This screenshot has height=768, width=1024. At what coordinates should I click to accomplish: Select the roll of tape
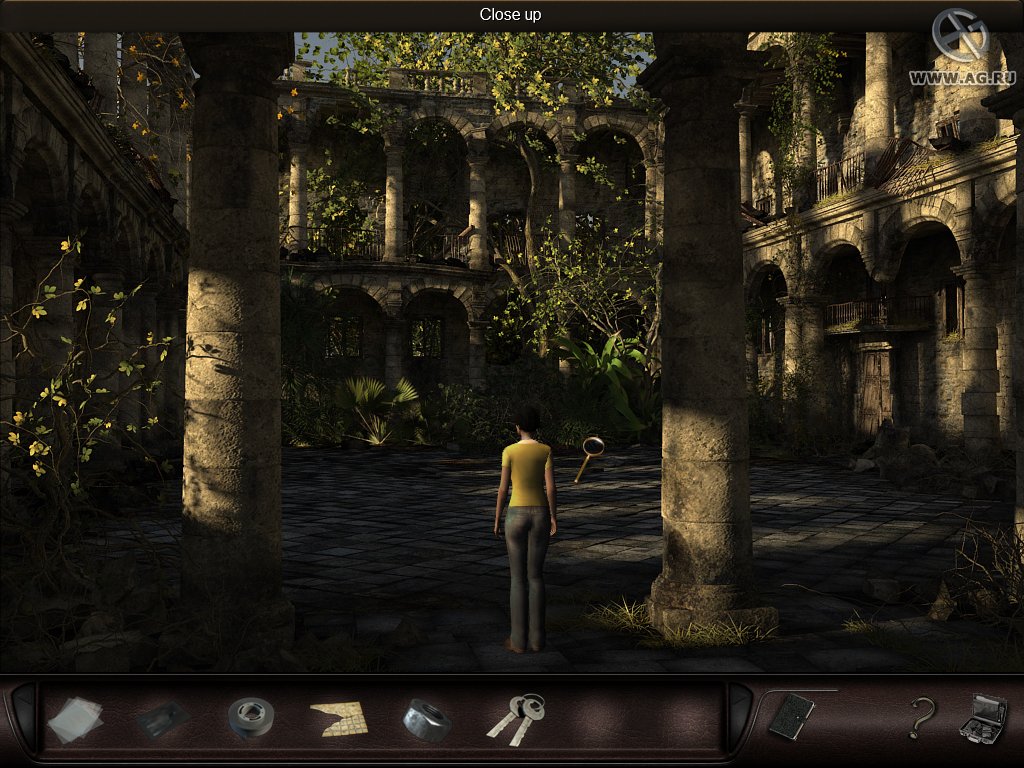250,717
